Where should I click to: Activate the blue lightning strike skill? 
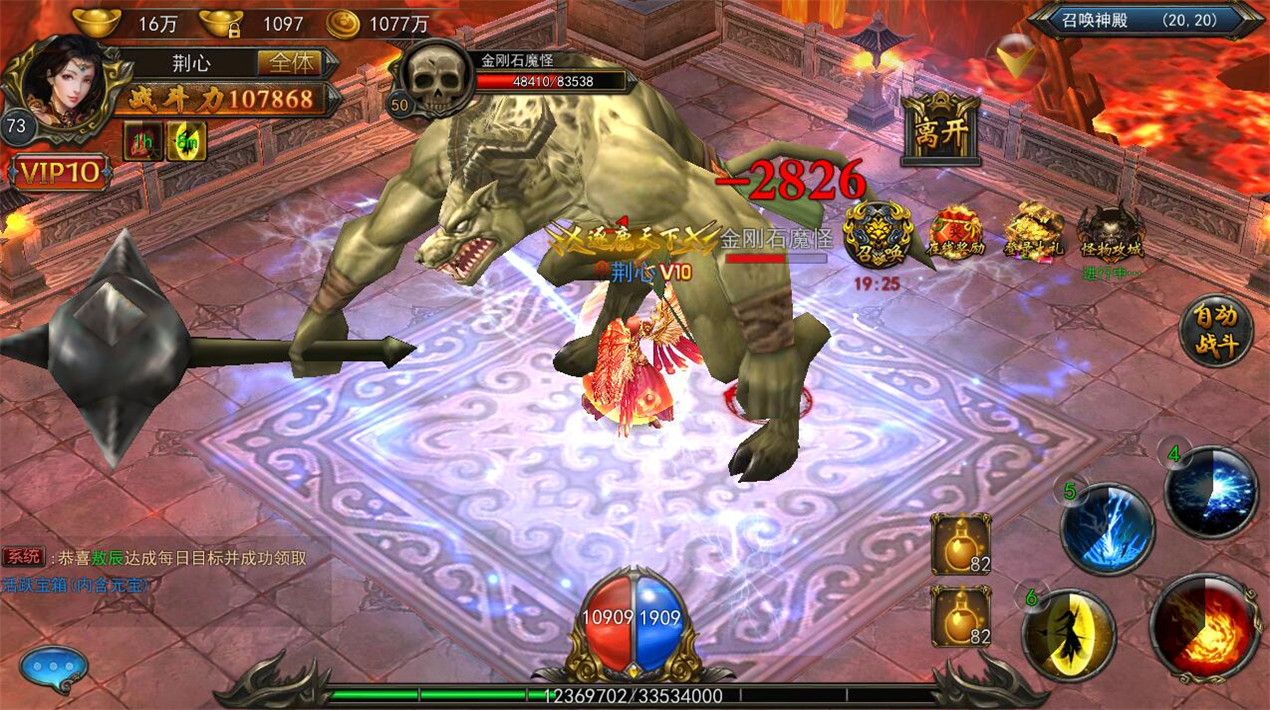pyautogui.click(x=1107, y=529)
